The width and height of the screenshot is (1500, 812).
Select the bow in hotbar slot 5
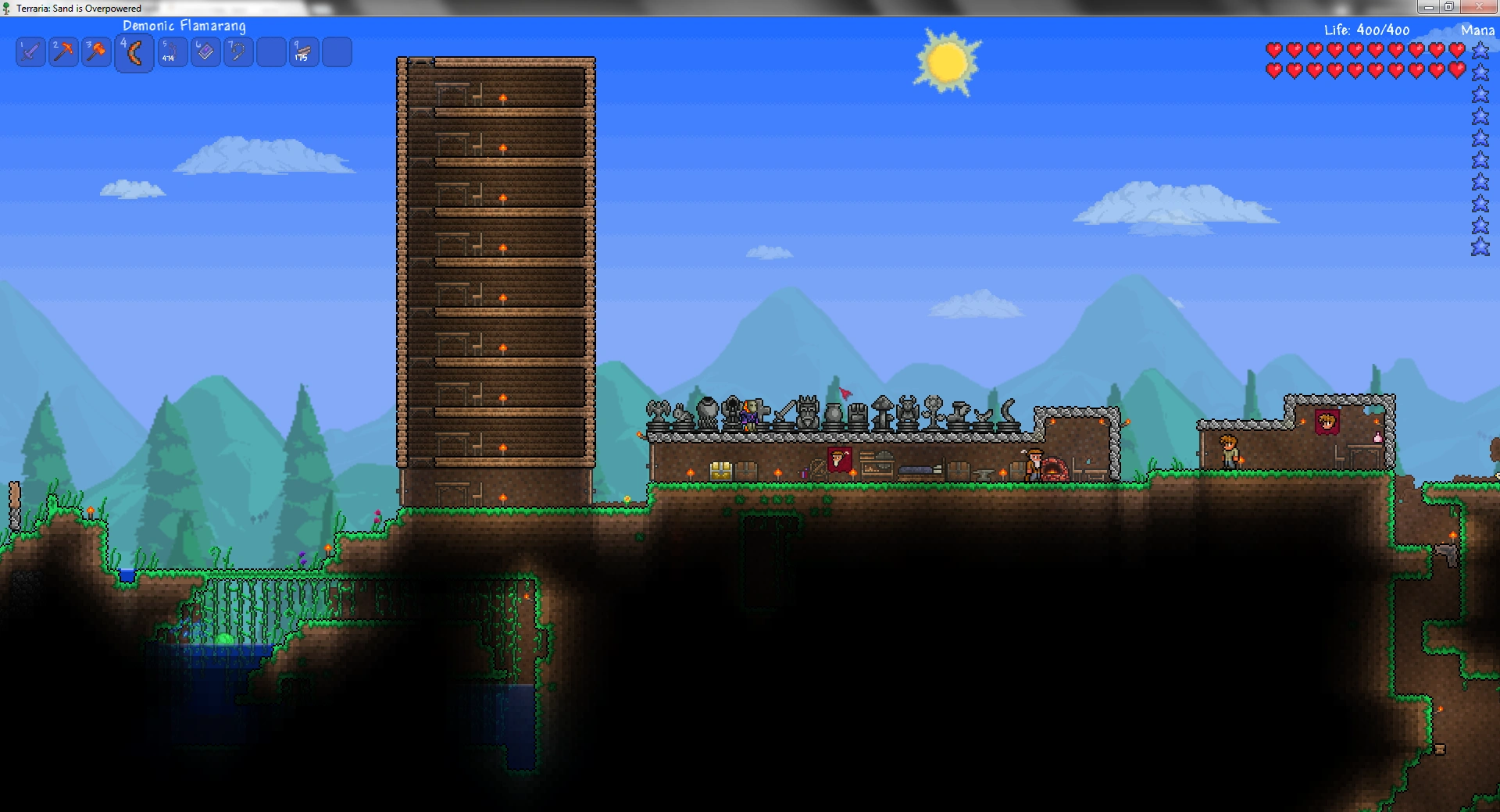tap(172, 52)
